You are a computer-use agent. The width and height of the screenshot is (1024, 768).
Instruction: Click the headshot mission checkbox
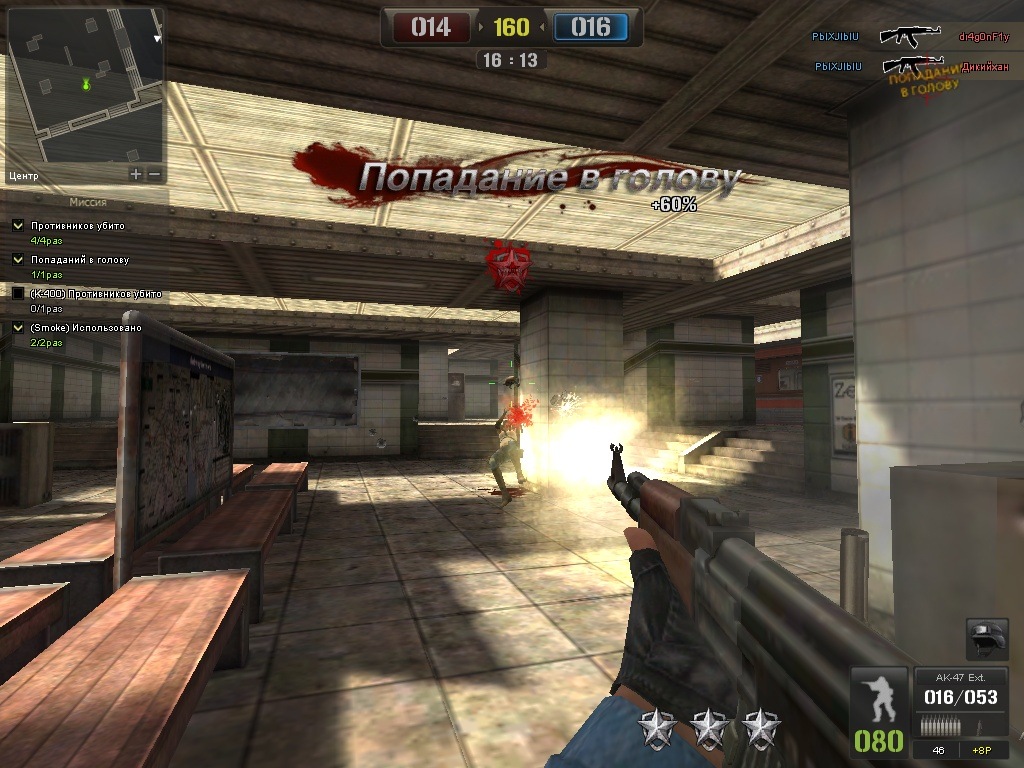point(18,260)
